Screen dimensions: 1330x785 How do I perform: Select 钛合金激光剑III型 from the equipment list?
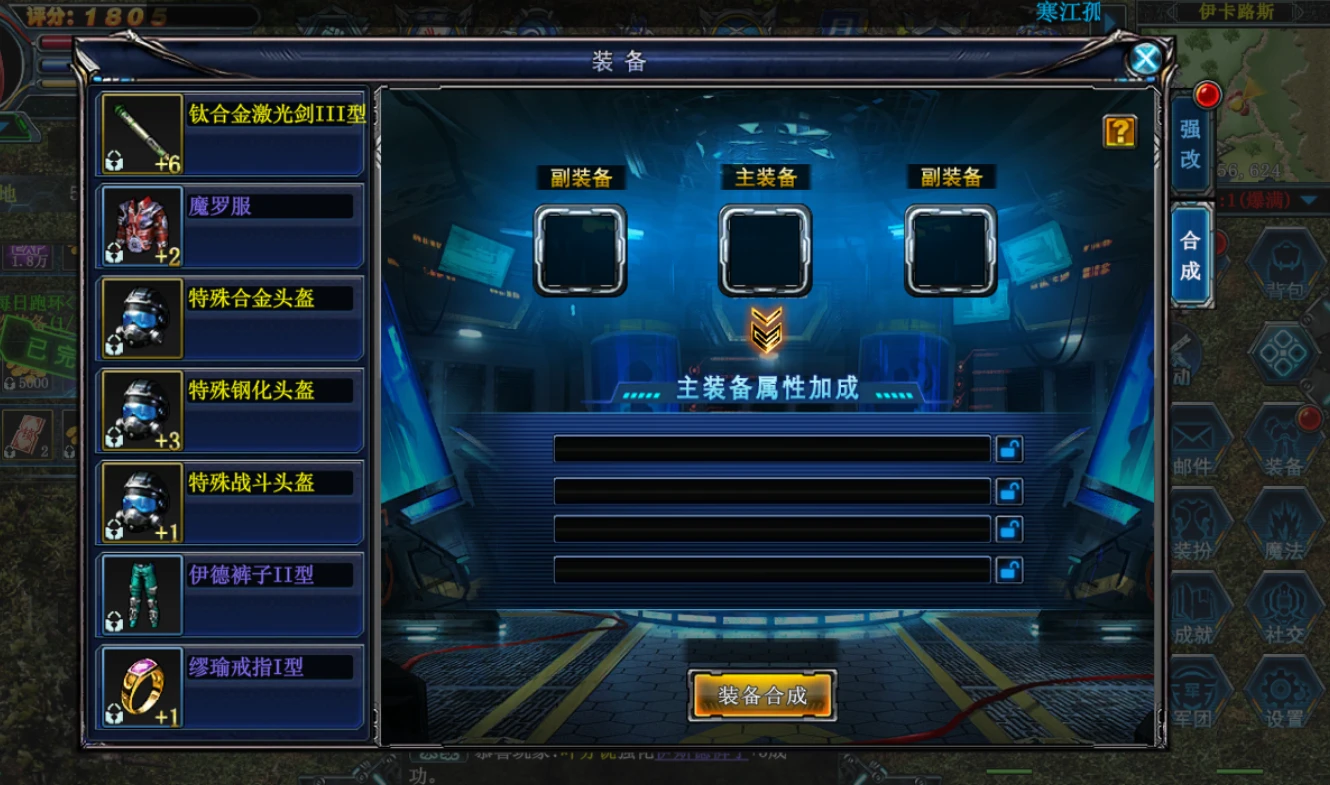232,134
